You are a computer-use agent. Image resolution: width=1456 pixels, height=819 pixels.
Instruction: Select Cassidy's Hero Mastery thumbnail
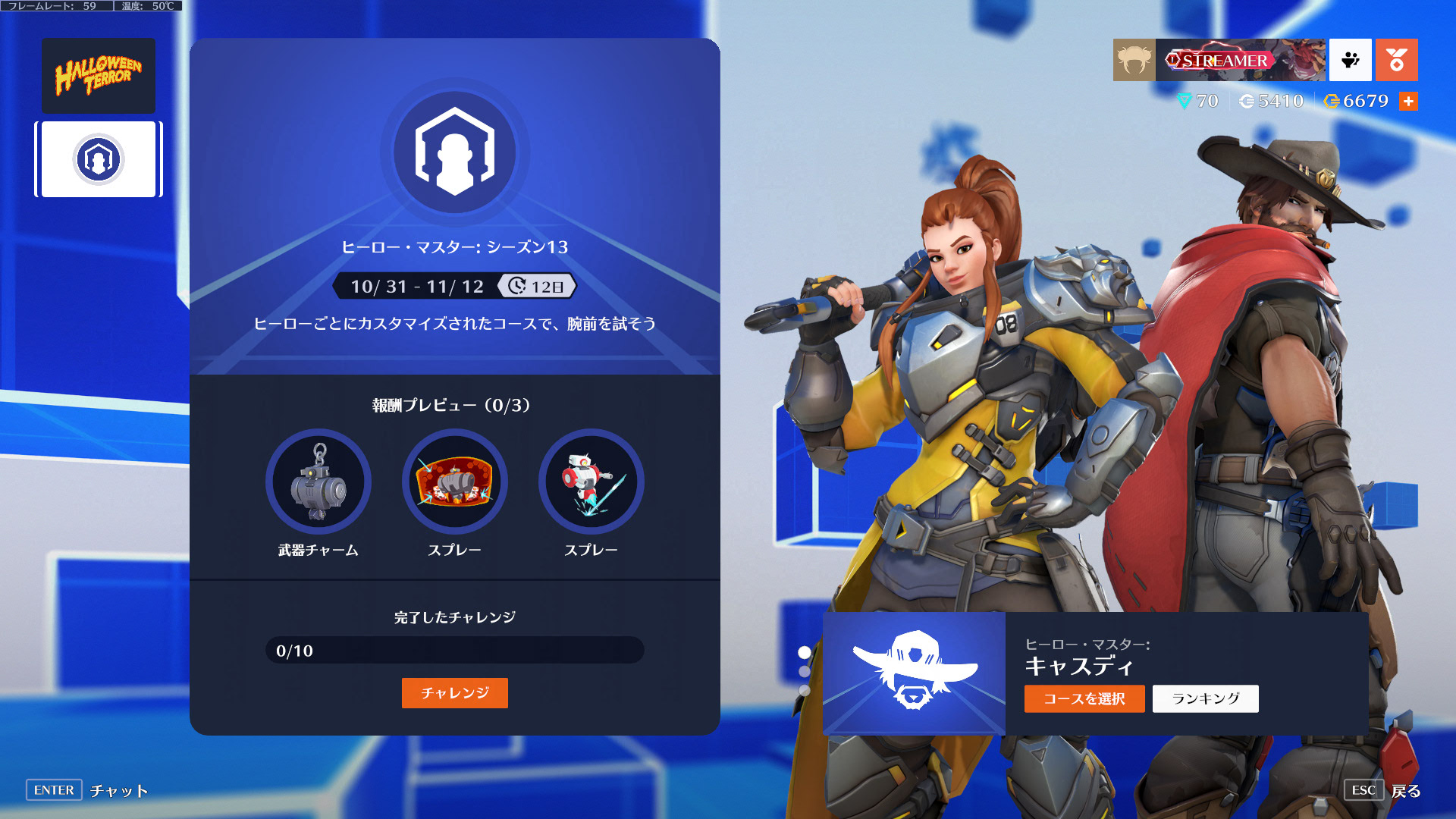point(914,673)
